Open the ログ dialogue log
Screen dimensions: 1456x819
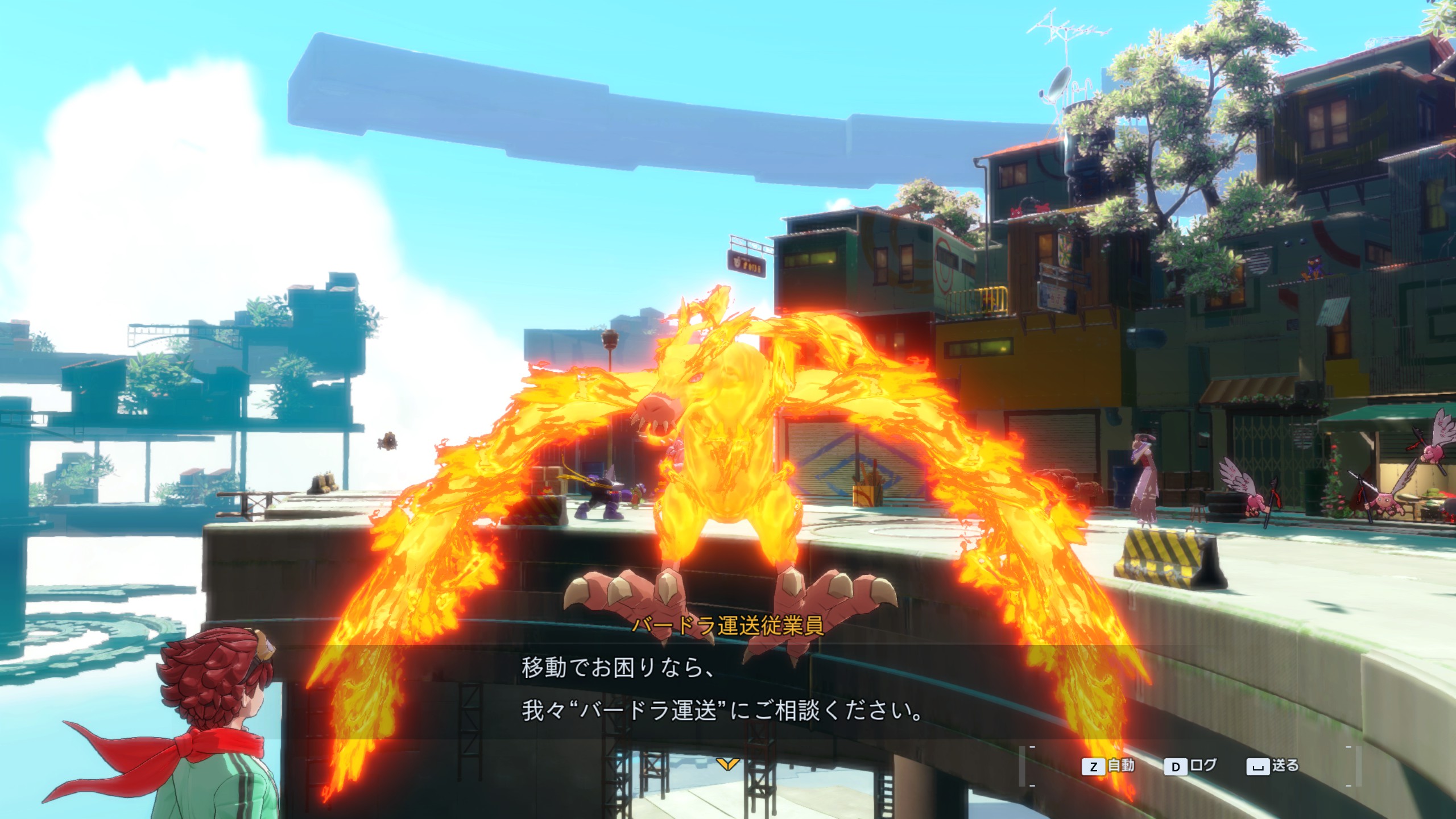(1191, 766)
